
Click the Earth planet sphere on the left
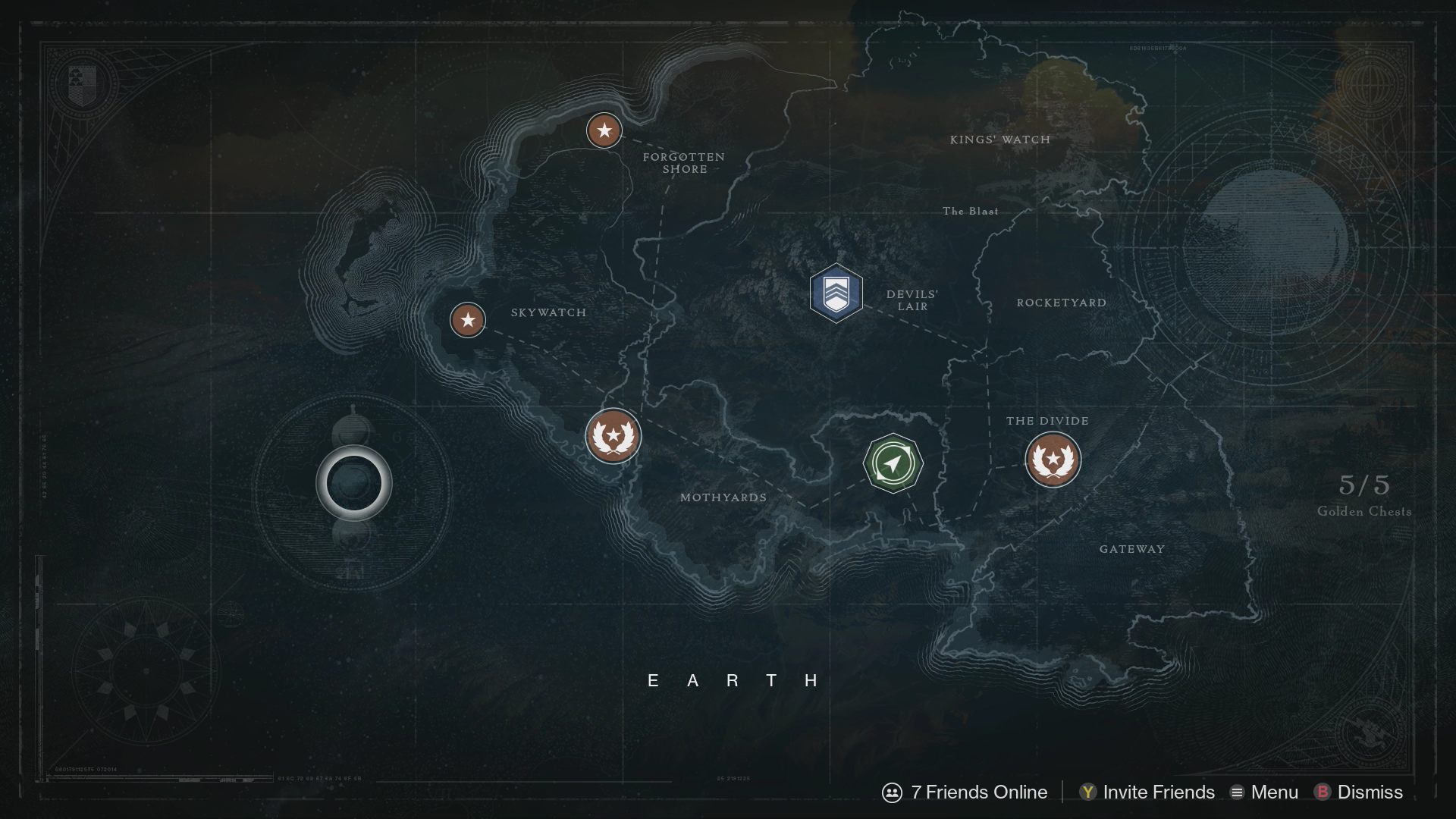pos(353,483)
